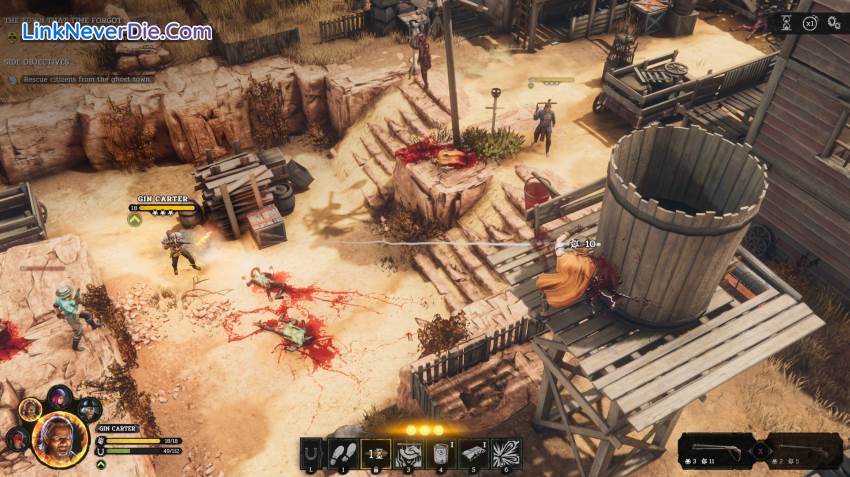Switch to the portrait of the character wearing a hat

tap(89, 408)
